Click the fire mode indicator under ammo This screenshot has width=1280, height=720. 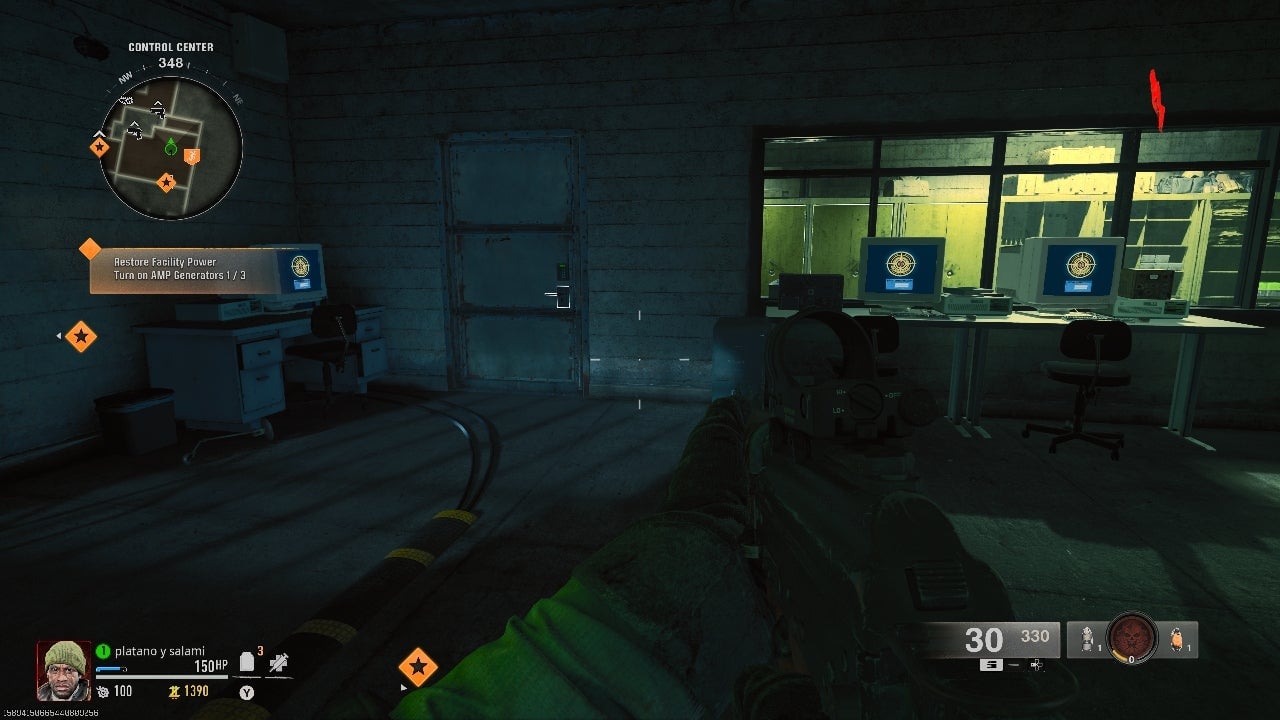(991, 665)
